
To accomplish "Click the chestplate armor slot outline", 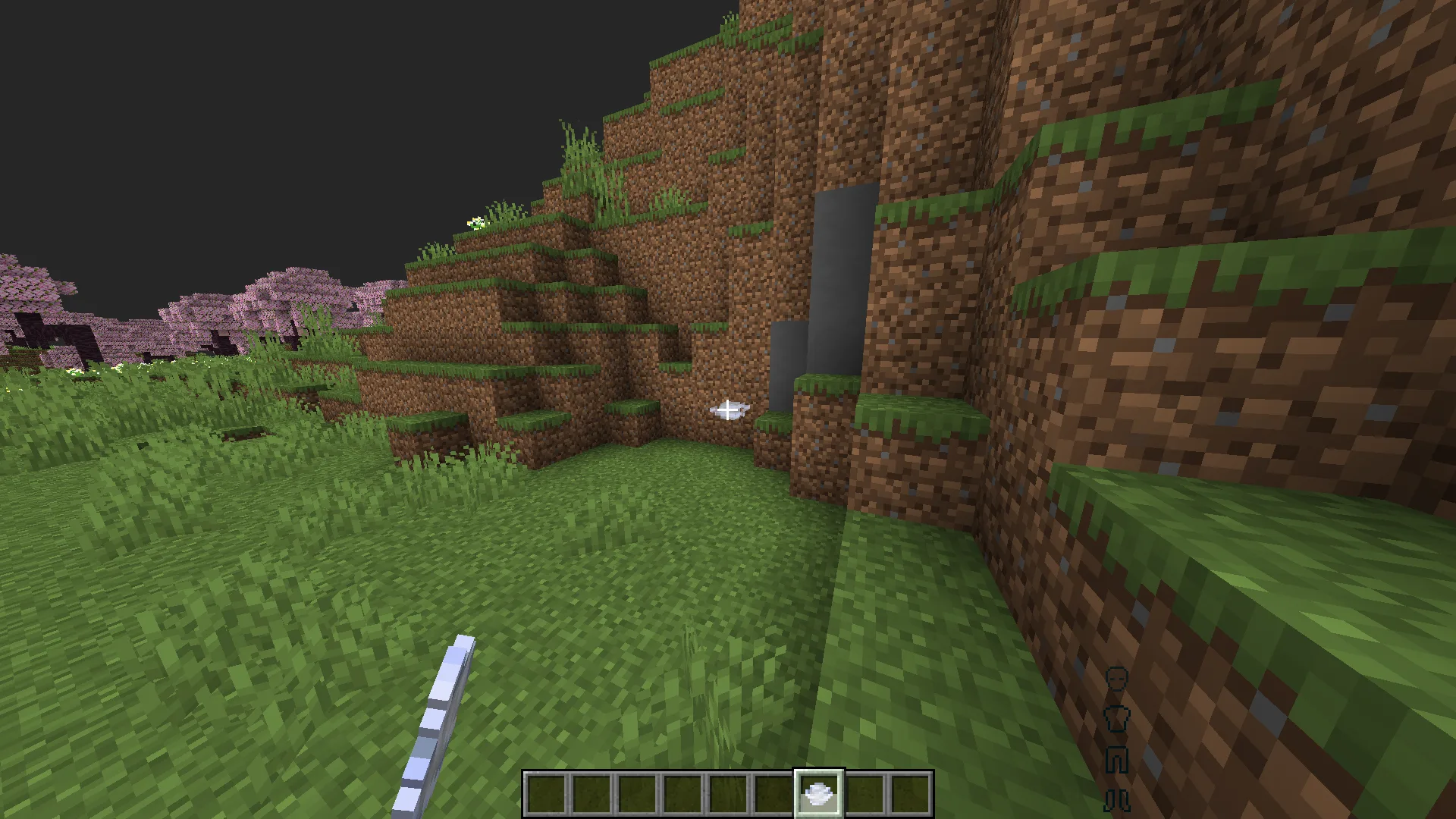I will [1117, 717].
